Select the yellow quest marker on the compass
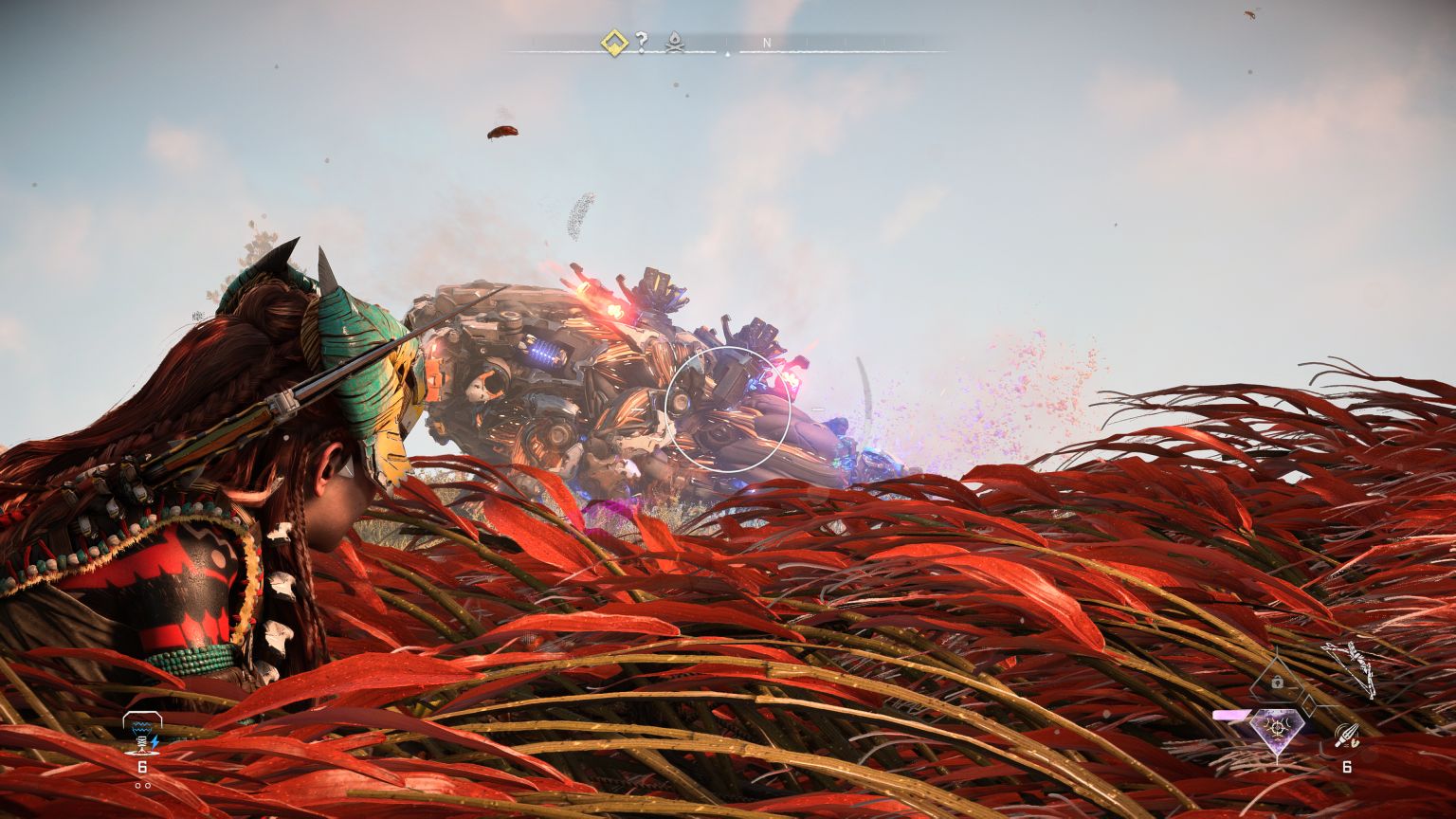 pyautogui.click(x=613, y=43)
